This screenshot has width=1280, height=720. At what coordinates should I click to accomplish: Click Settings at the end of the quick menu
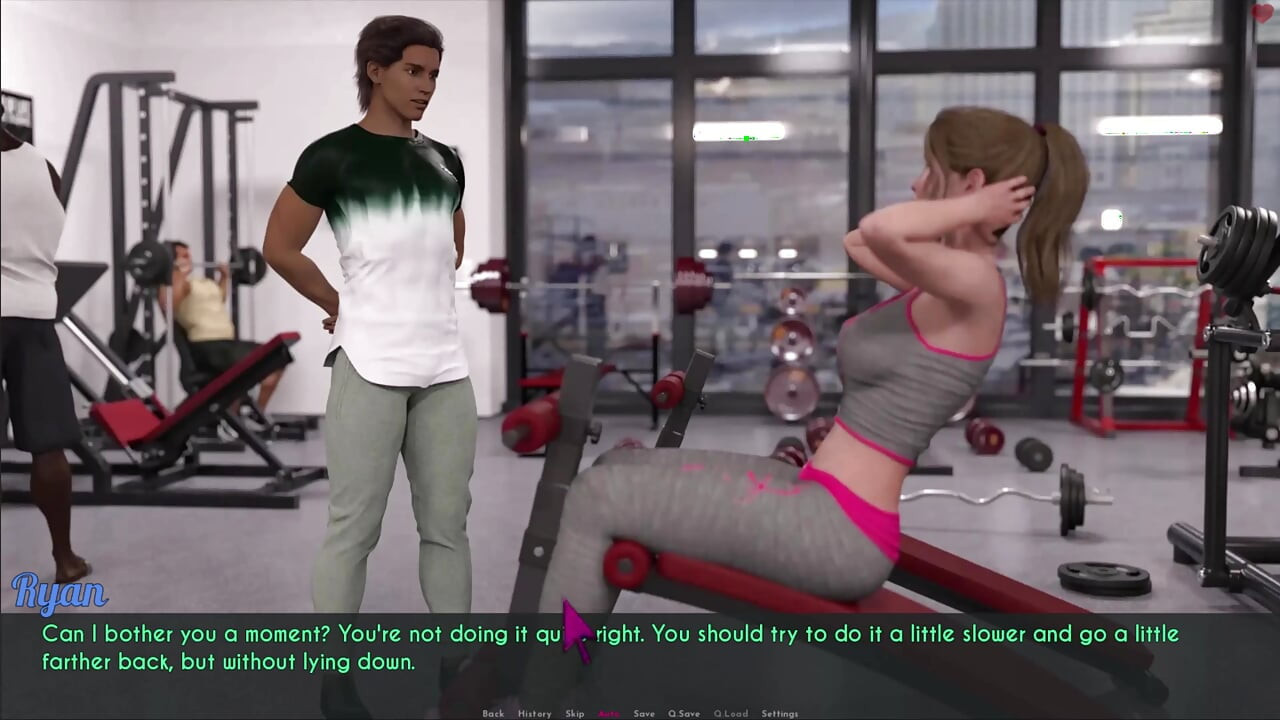point(779,713)
